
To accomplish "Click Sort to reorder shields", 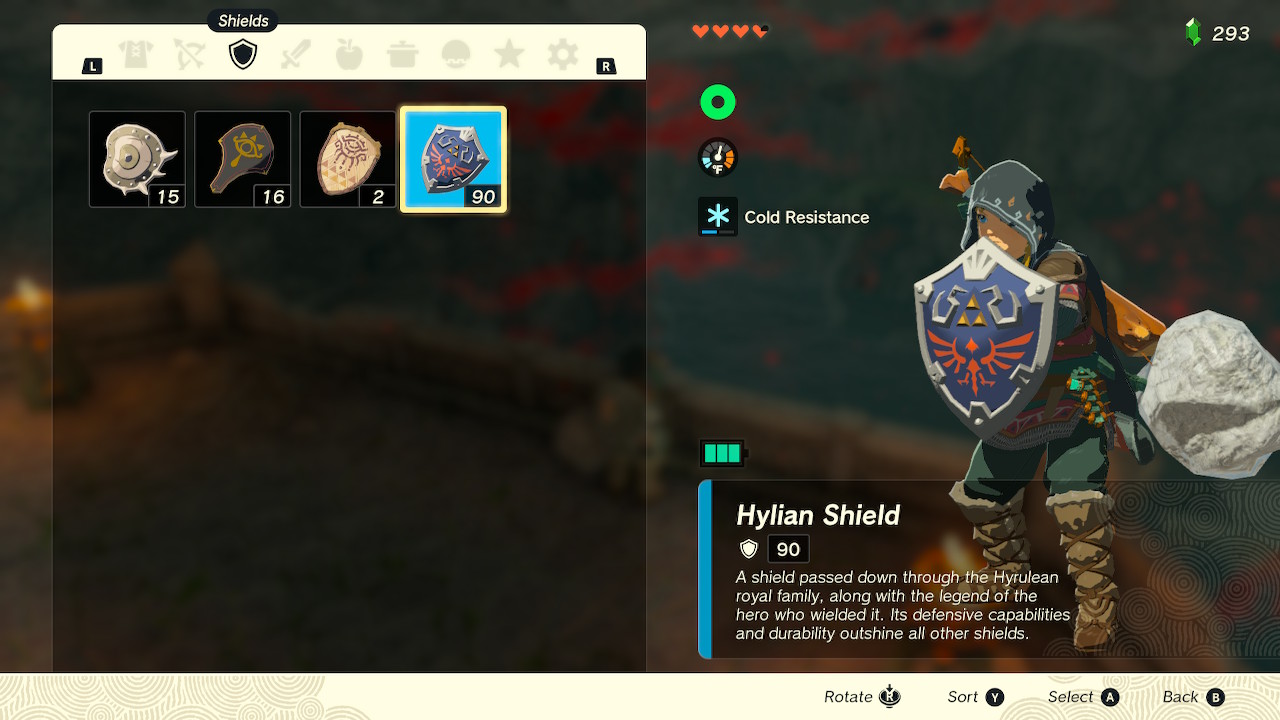I will point(974,696).
